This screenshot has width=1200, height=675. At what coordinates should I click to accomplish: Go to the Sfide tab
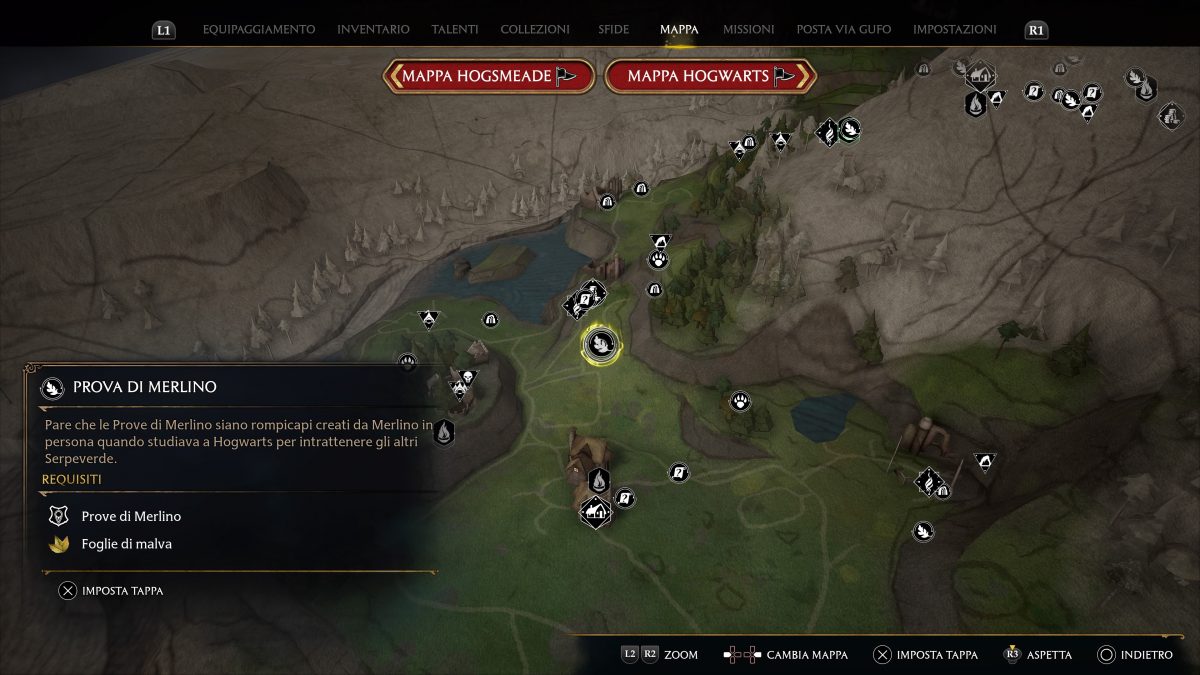tap(614, 30)
